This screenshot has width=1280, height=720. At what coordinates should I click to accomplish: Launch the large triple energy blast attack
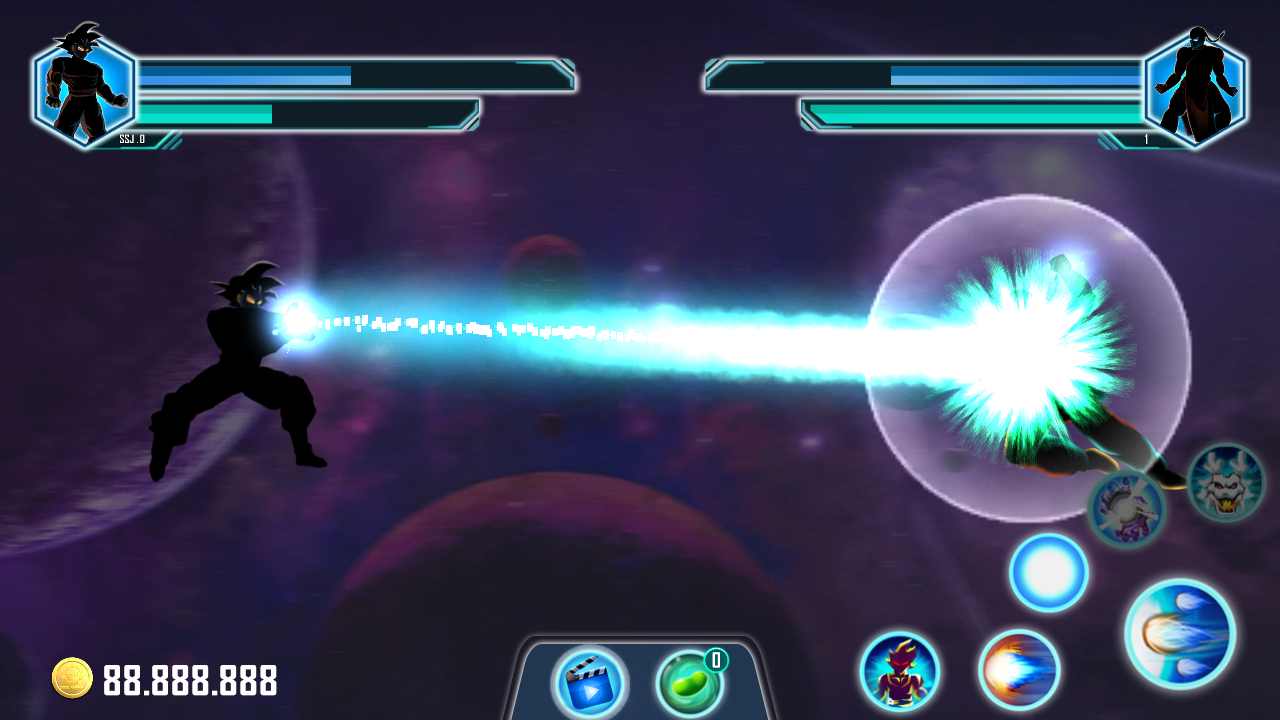point(1179,634)
